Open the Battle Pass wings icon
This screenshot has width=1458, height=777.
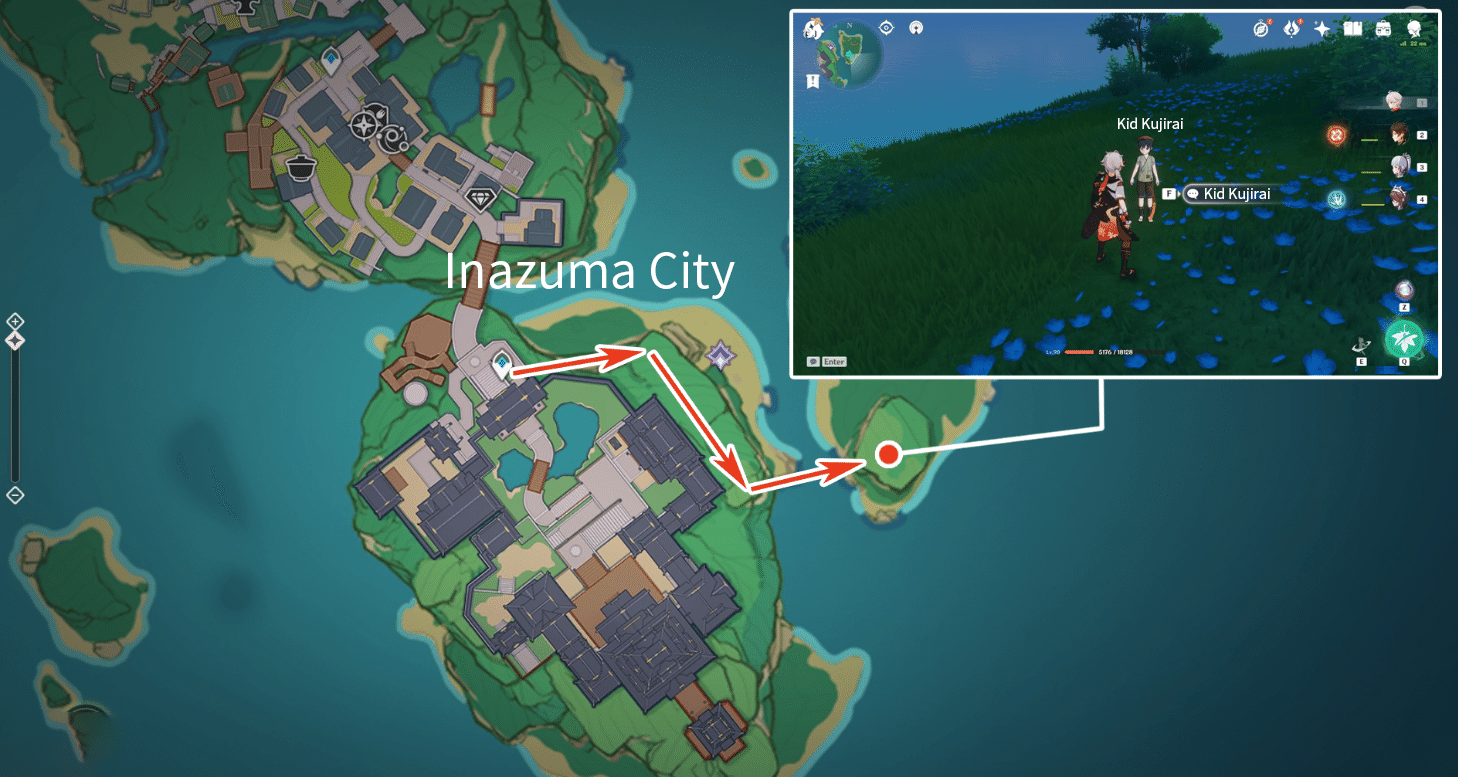tap(1291, 28)
